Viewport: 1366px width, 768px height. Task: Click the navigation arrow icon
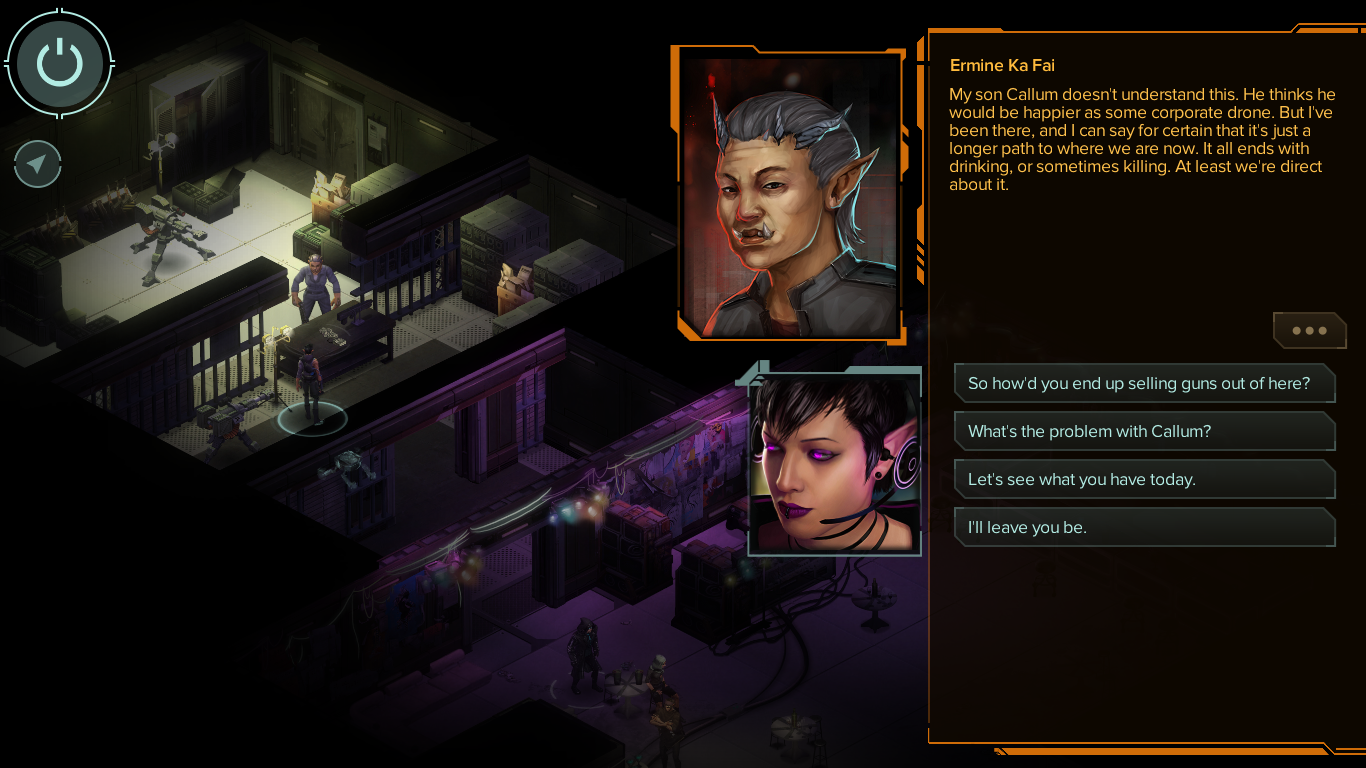coord(38,164)
